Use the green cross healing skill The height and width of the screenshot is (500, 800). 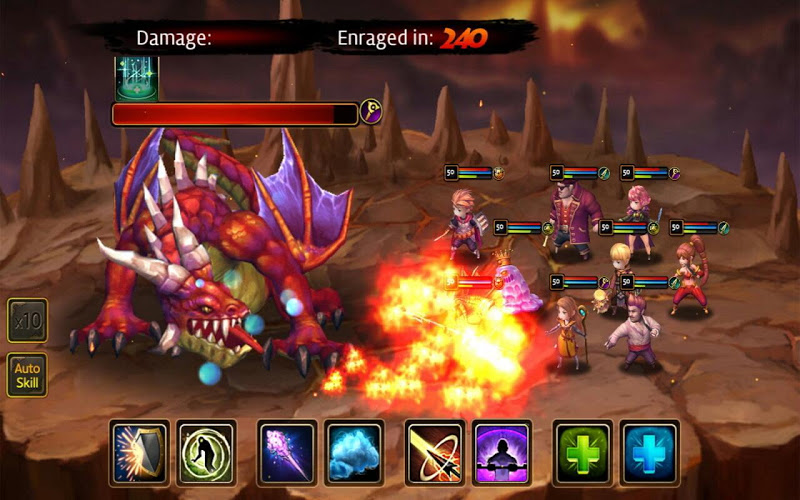point(583,452)
